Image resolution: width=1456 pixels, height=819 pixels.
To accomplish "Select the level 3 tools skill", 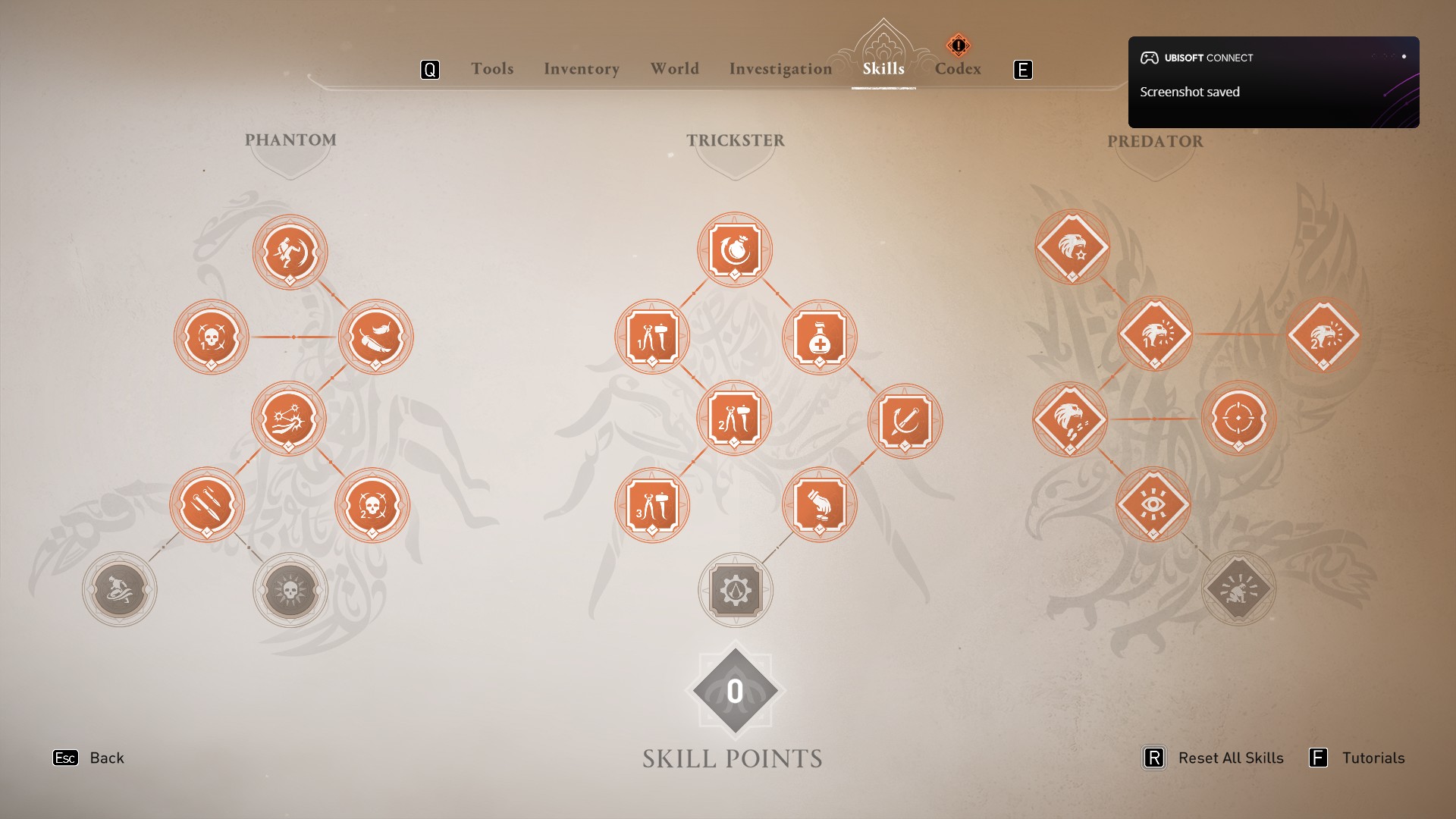I will coord(652,505).
